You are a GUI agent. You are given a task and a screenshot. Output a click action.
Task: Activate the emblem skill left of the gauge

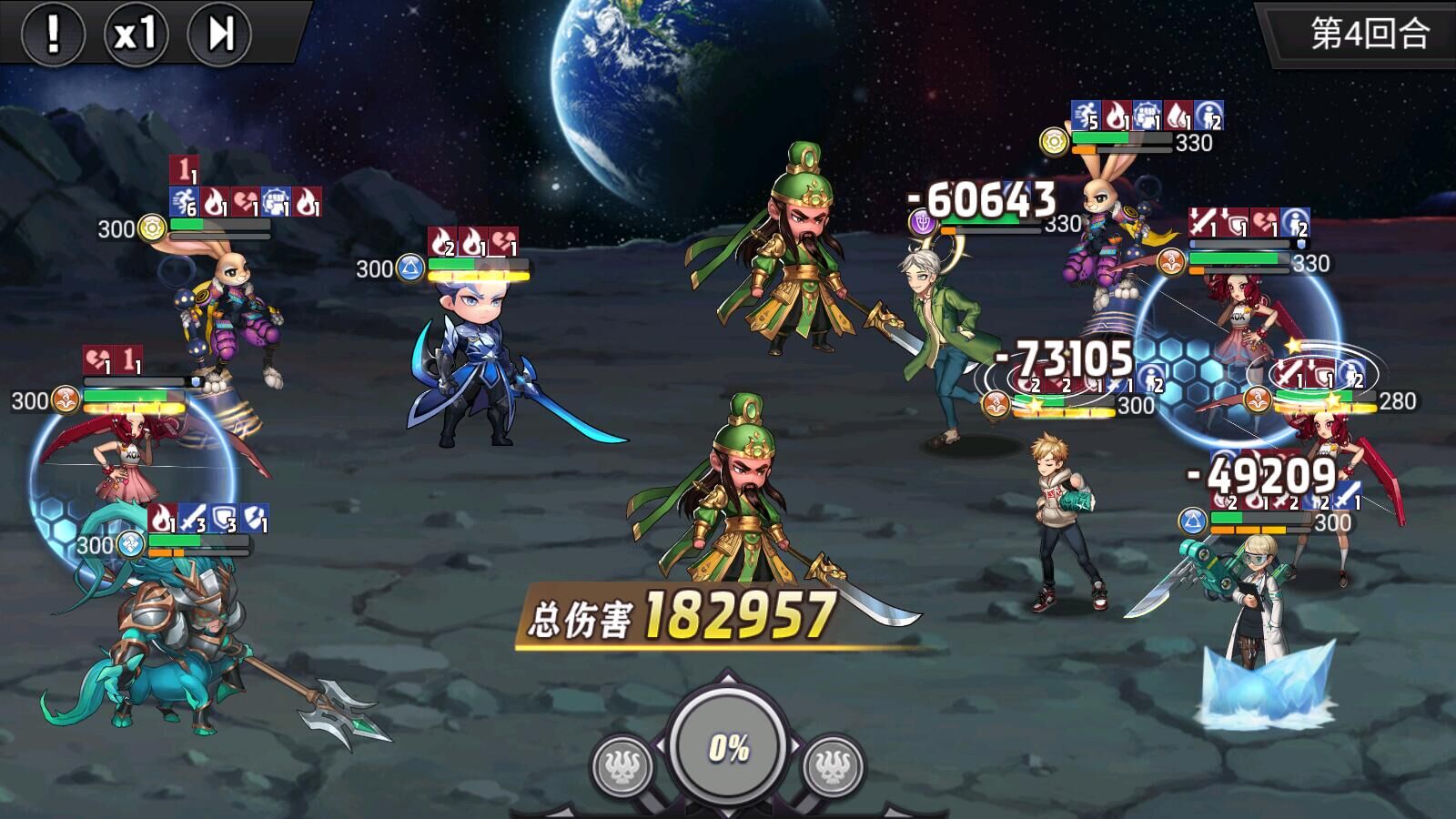622,766
